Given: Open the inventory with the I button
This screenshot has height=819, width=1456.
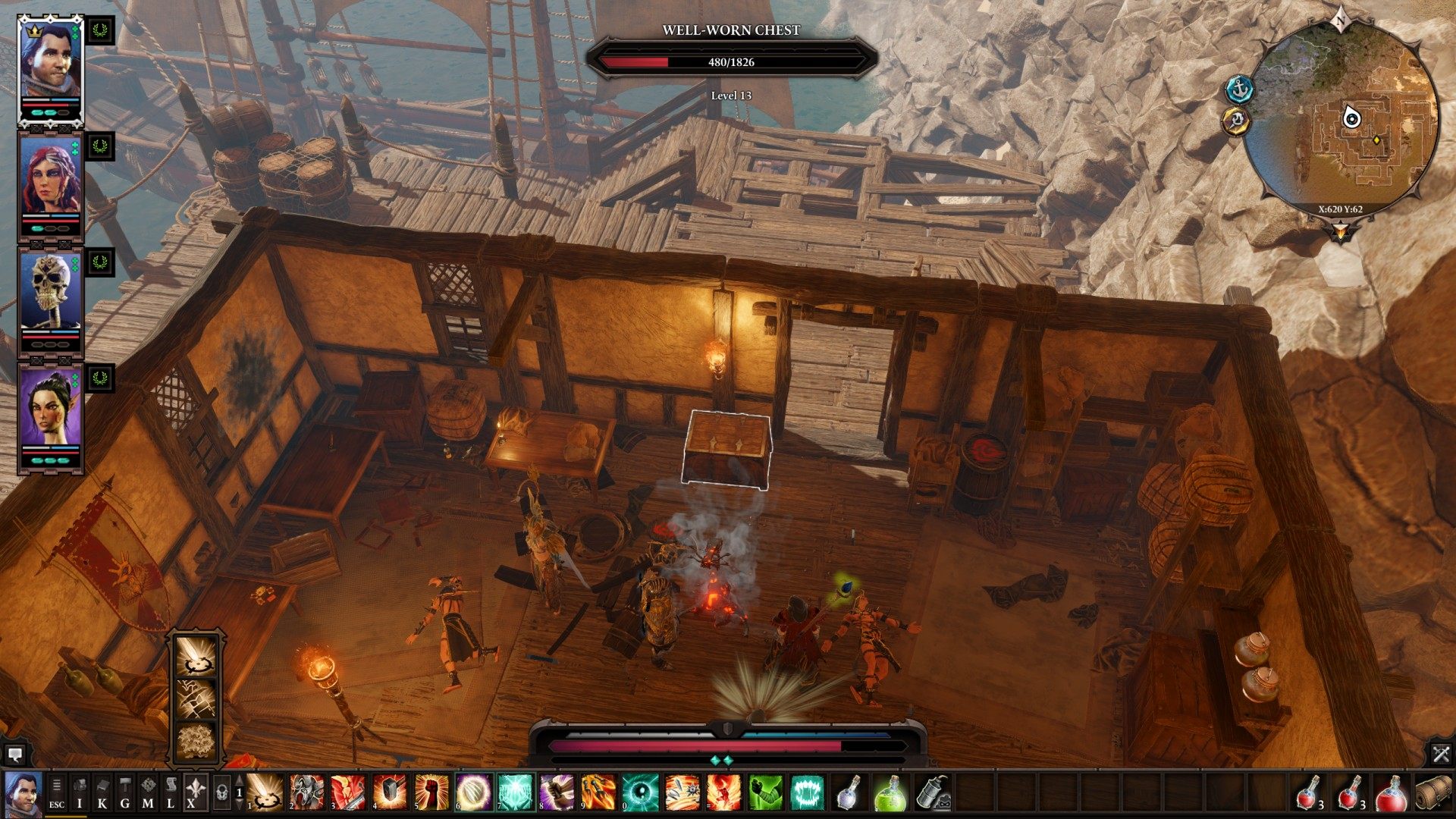Looking at the screenshot, I should pyautogui.click(x=80, y=793).
